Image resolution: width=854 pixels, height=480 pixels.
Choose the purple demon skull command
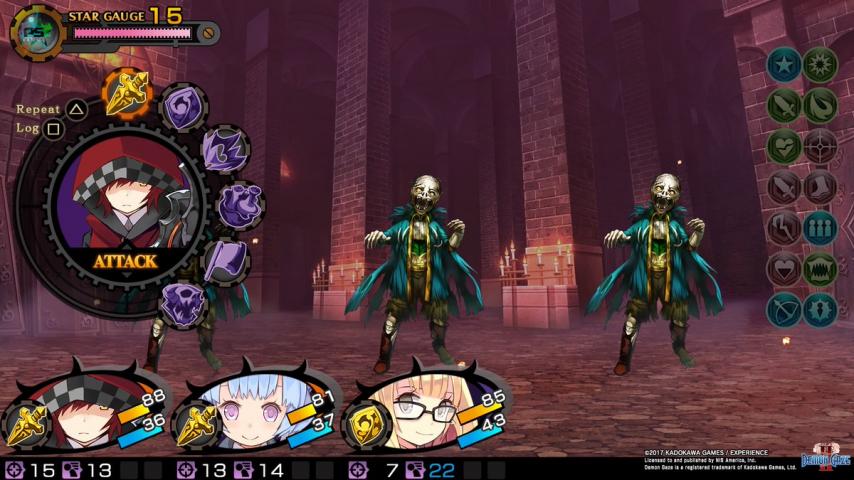[183, 303]
